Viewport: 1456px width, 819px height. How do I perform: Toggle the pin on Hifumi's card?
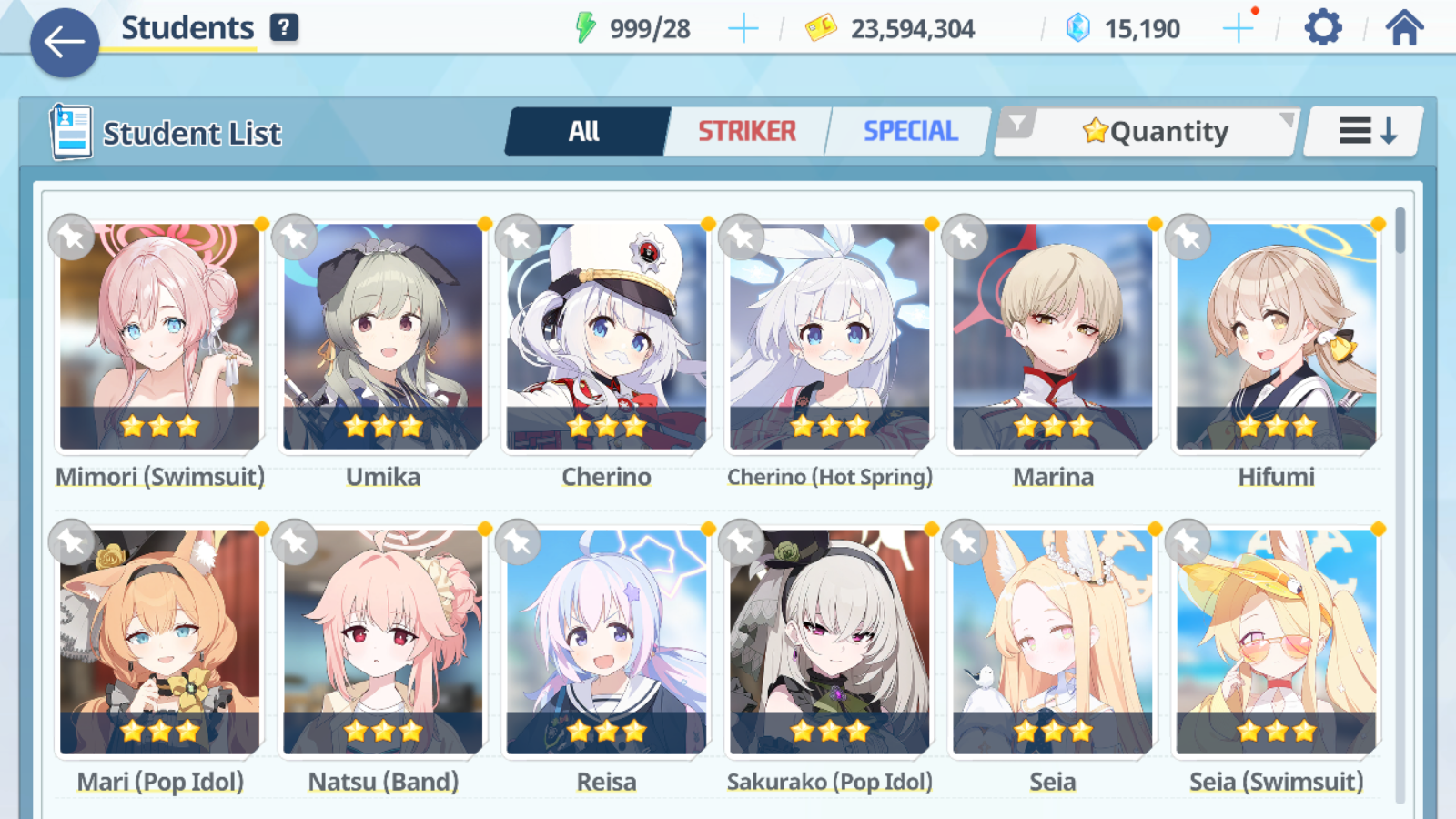[x=1187, y=237]
